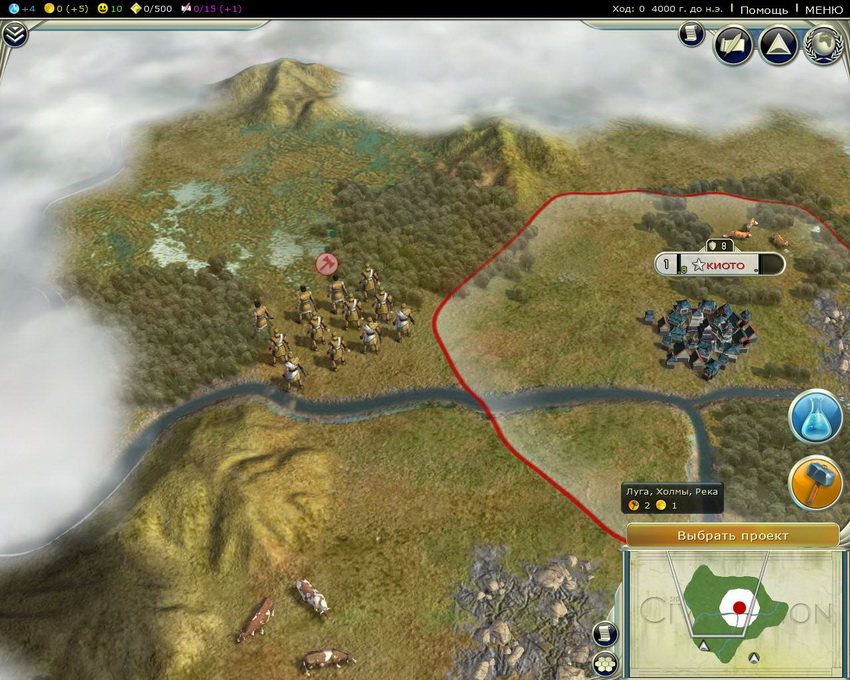Open the scroll map options beside minimap

604,634
